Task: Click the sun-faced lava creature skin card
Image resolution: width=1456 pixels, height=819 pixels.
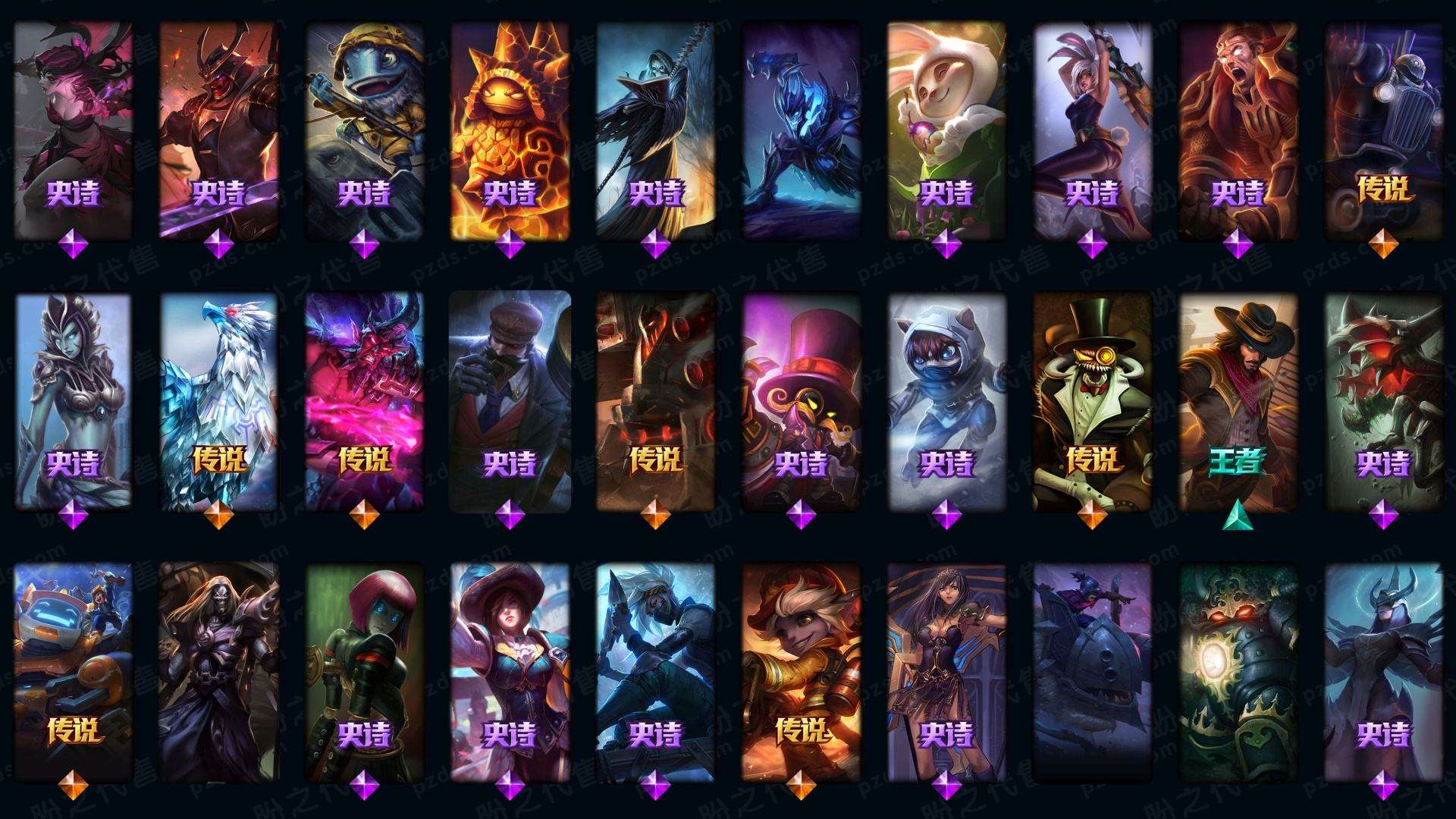Action: [x=510, y=129]
